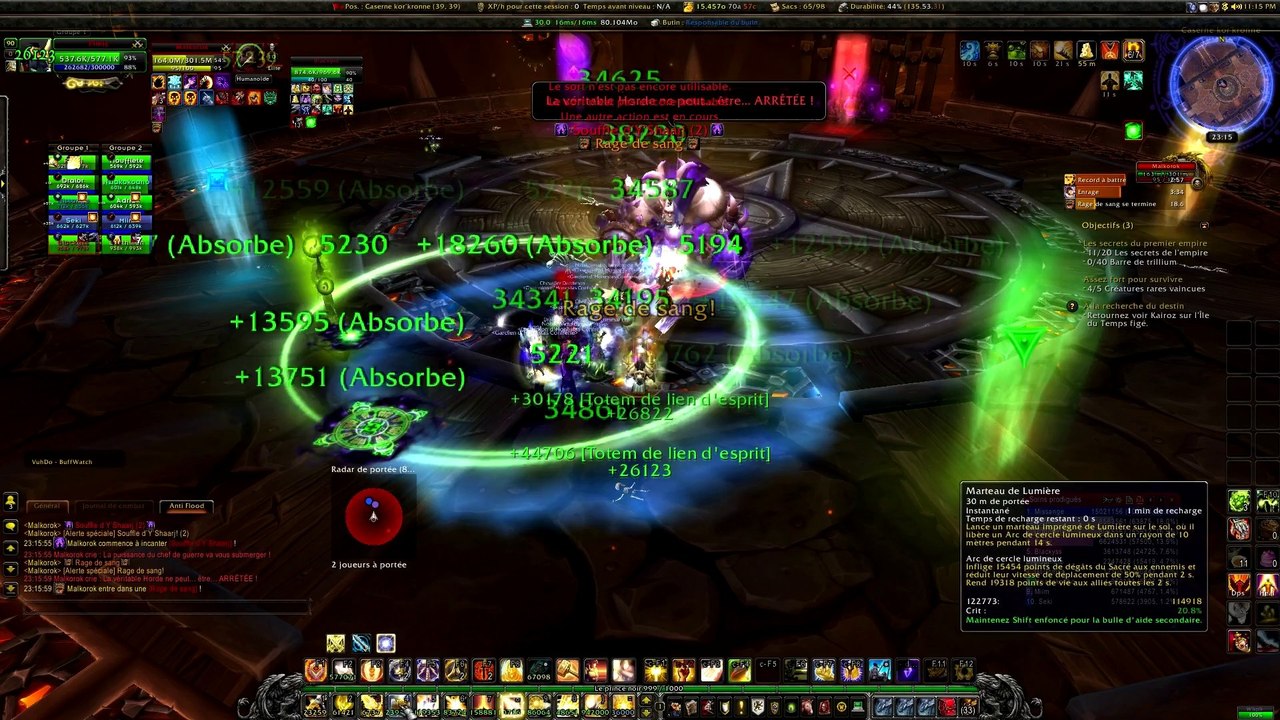Screen dimensions: 1280x720
Task: Target the Malkorok boss frame
Action: [x=1166, y=167]
